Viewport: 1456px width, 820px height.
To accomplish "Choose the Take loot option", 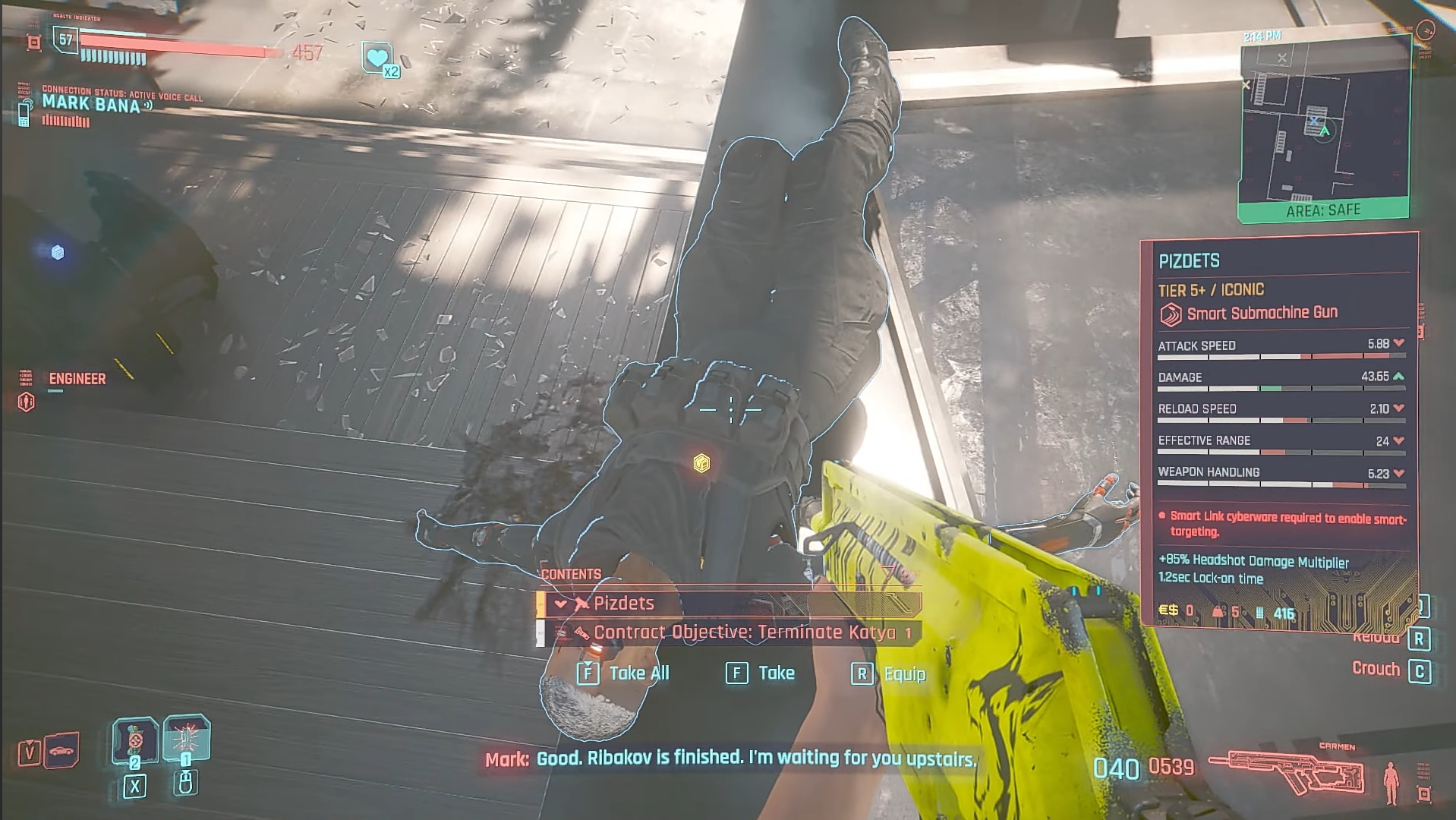I will (x=761, y=673).
